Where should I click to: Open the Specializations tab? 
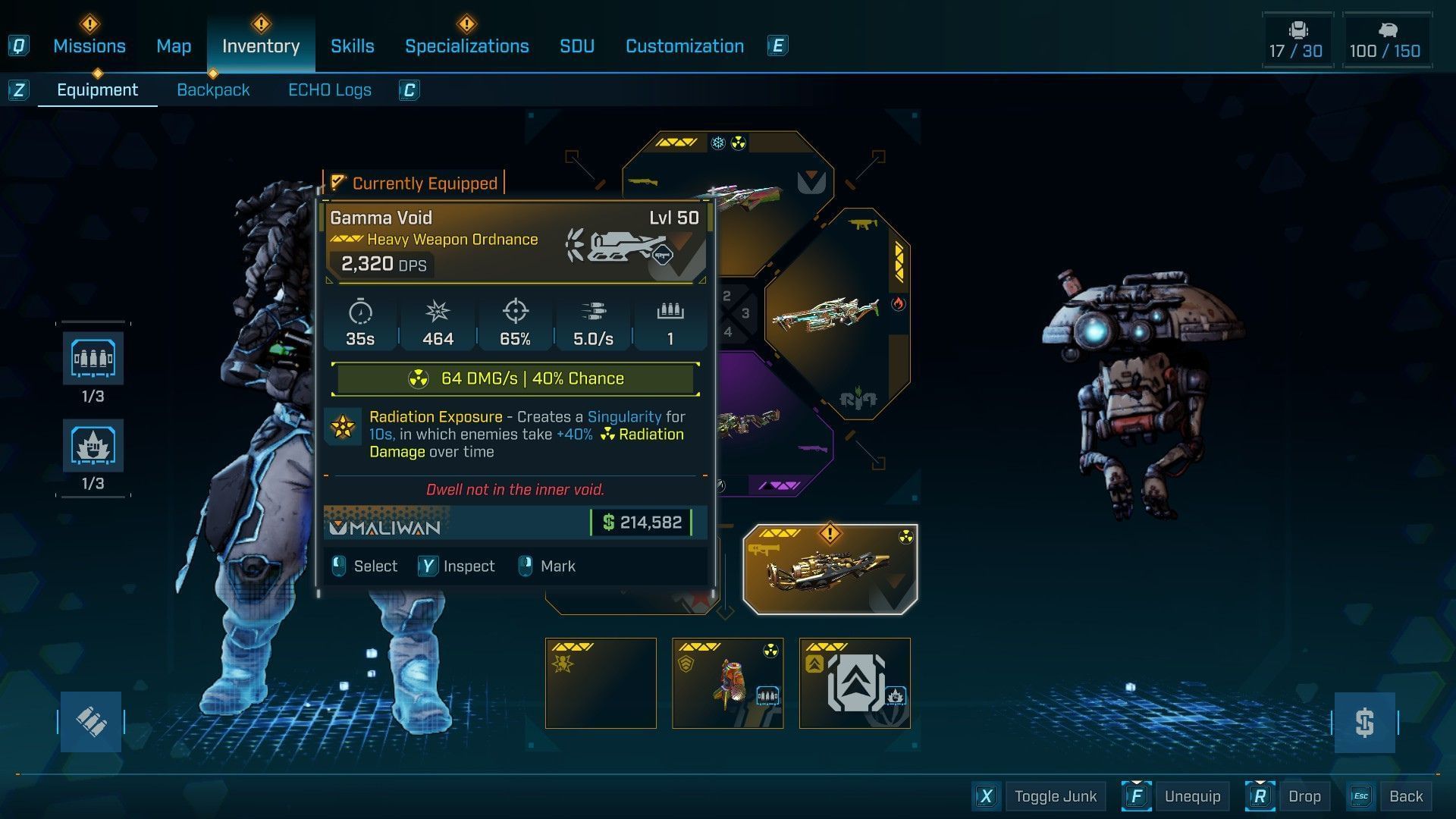(466, 46)
